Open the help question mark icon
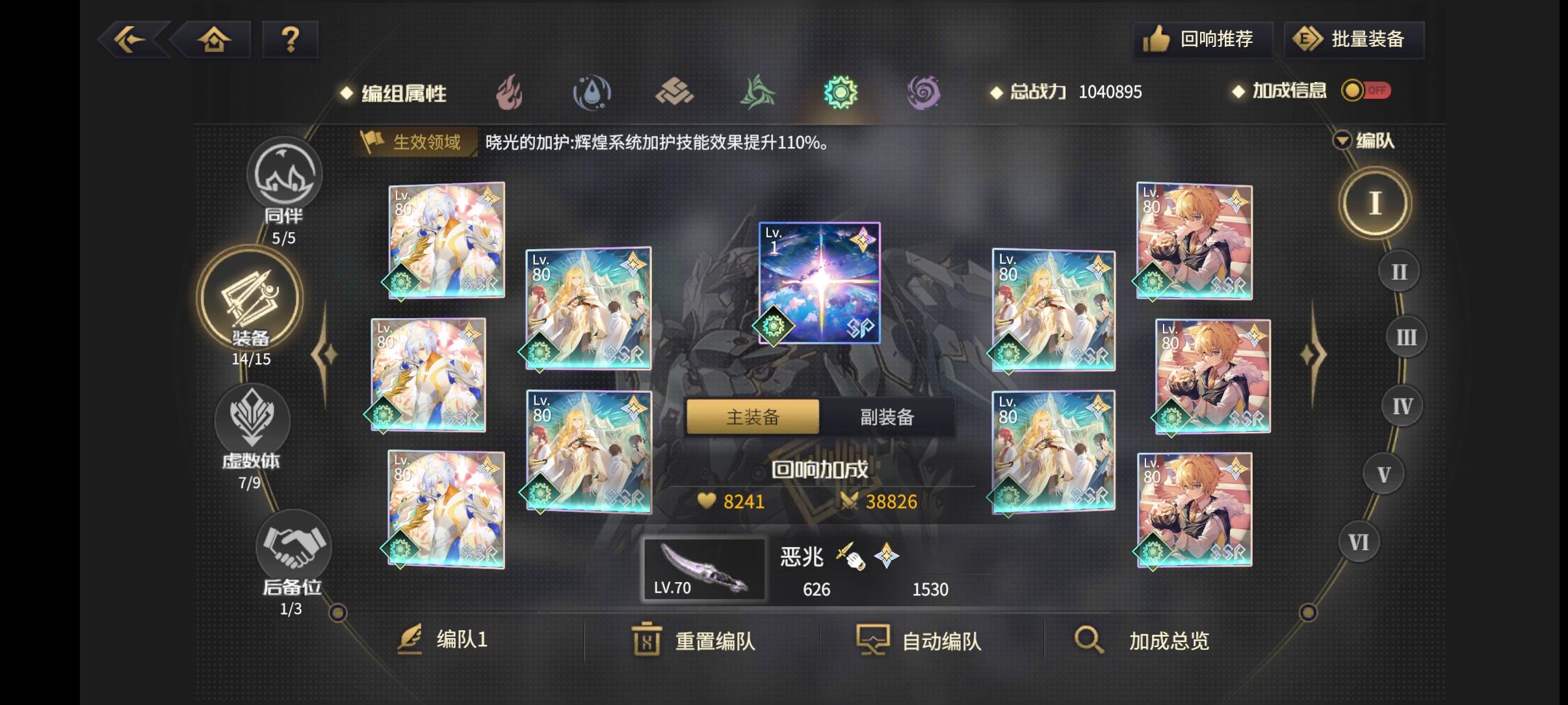Viewport: 1568px width, 705px height. [x=290, y=39]
